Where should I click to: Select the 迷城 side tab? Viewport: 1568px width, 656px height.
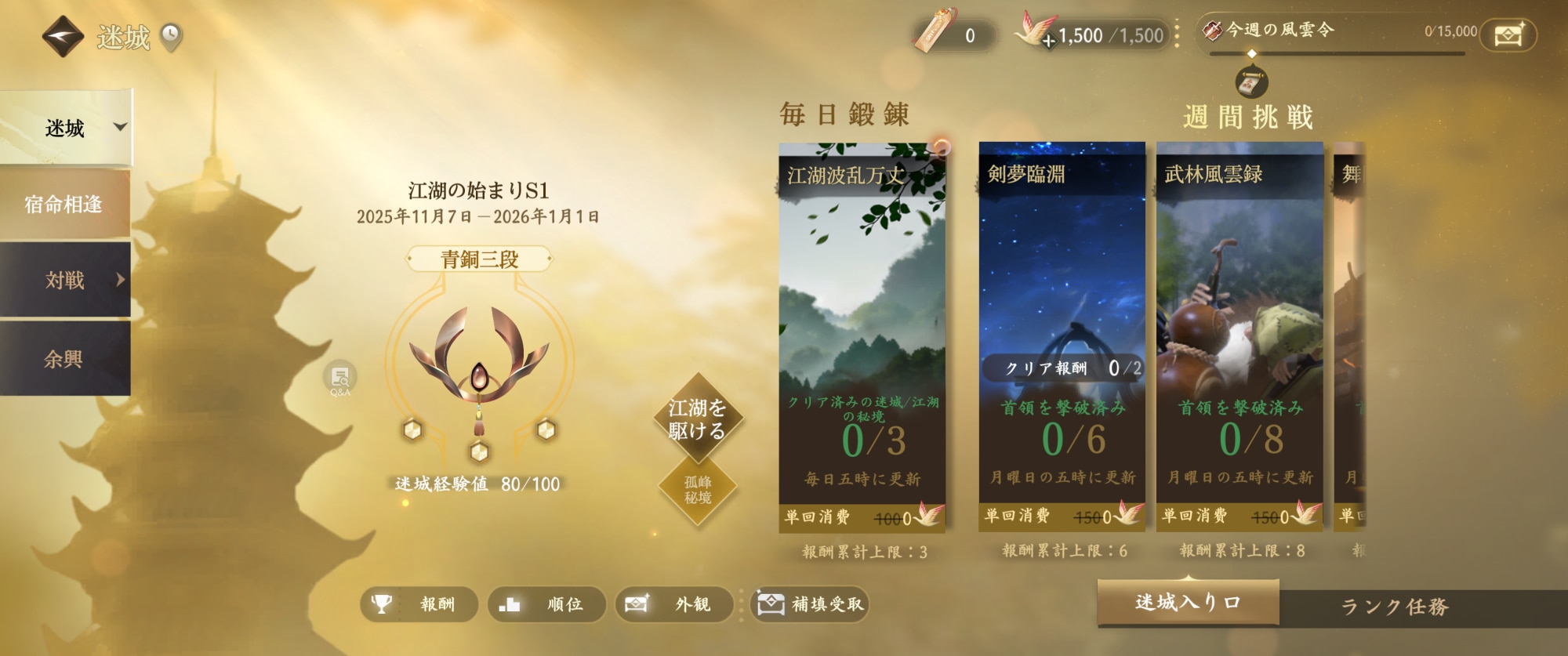(x=66, y=128)
